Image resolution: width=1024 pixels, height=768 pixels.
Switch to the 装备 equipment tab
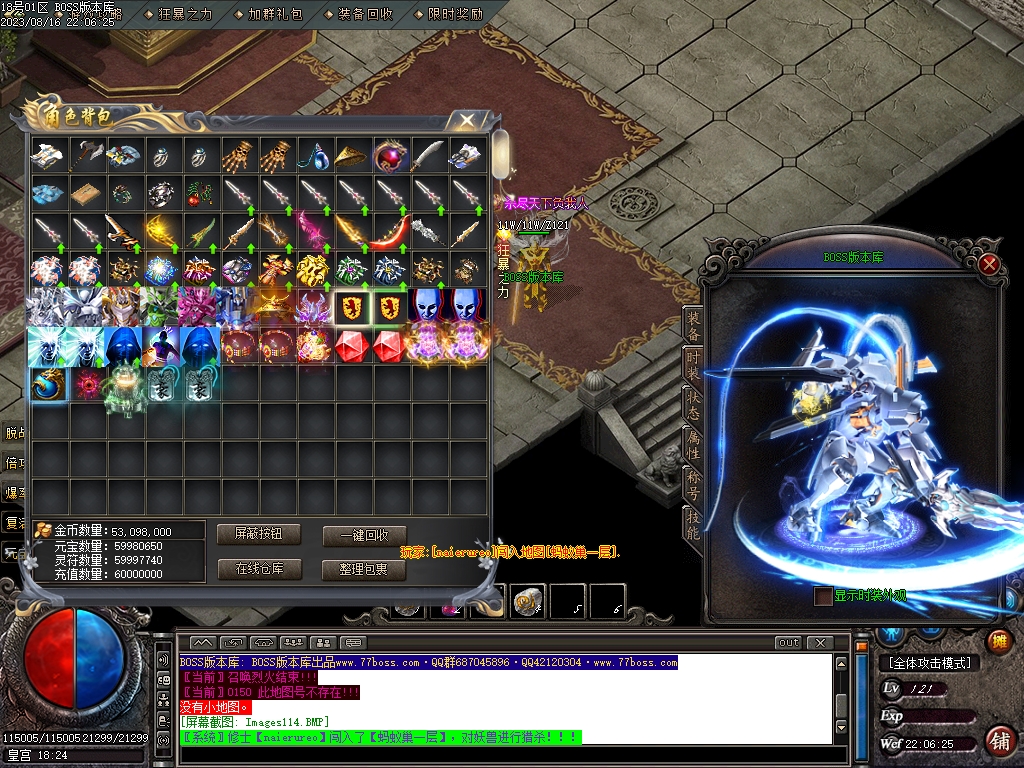coord(693,325)
